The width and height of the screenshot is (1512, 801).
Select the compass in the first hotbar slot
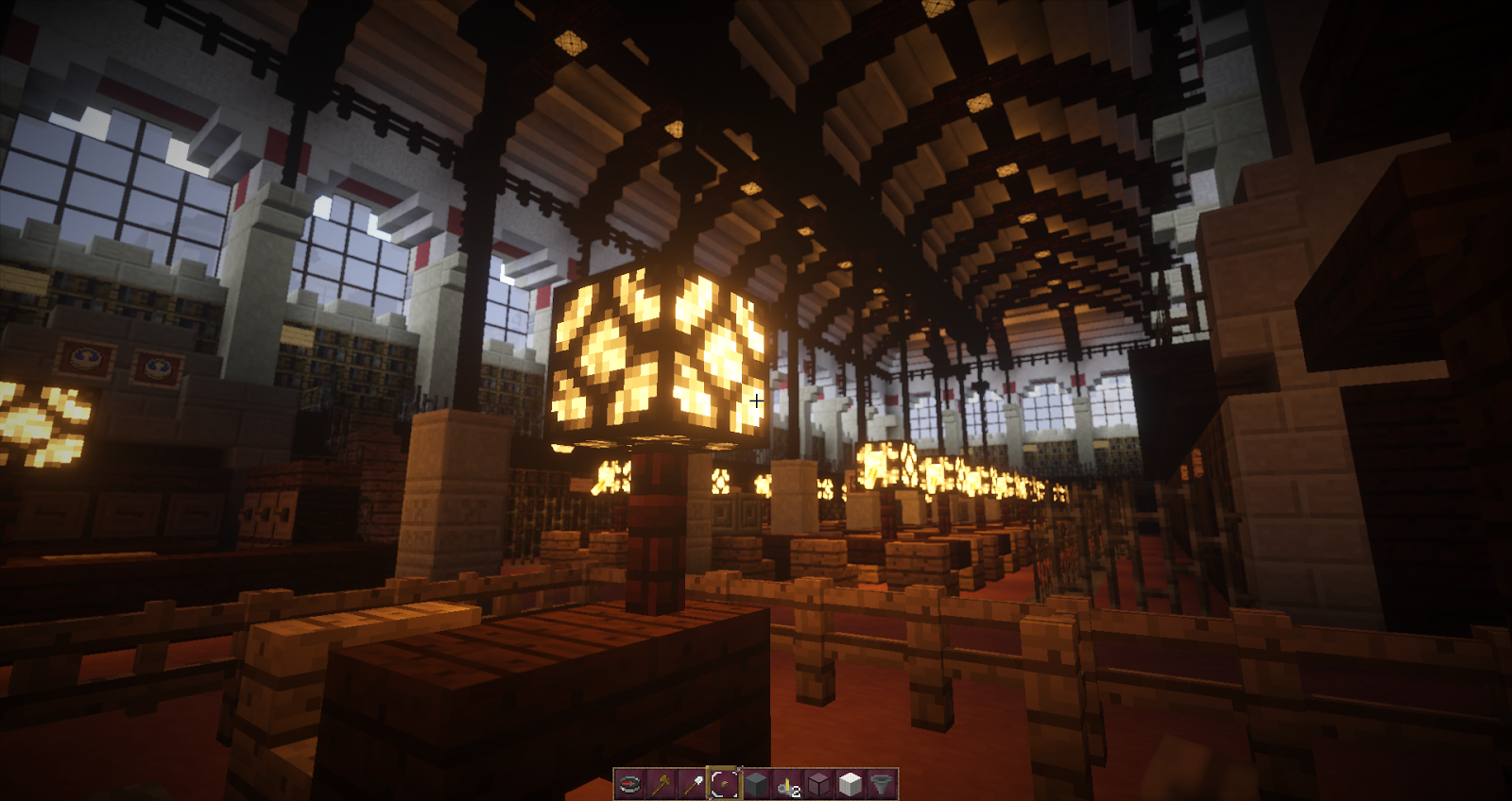[x=629, y=782]
